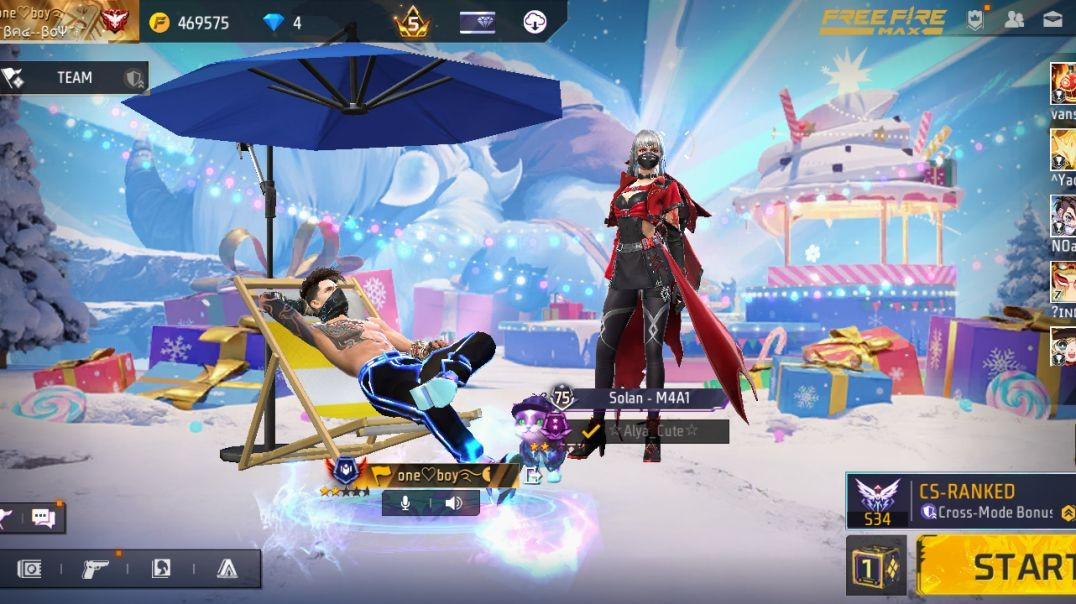The image size is (1076, 604).
Task: Open the character portrait card icon
Action: [161, 569]
